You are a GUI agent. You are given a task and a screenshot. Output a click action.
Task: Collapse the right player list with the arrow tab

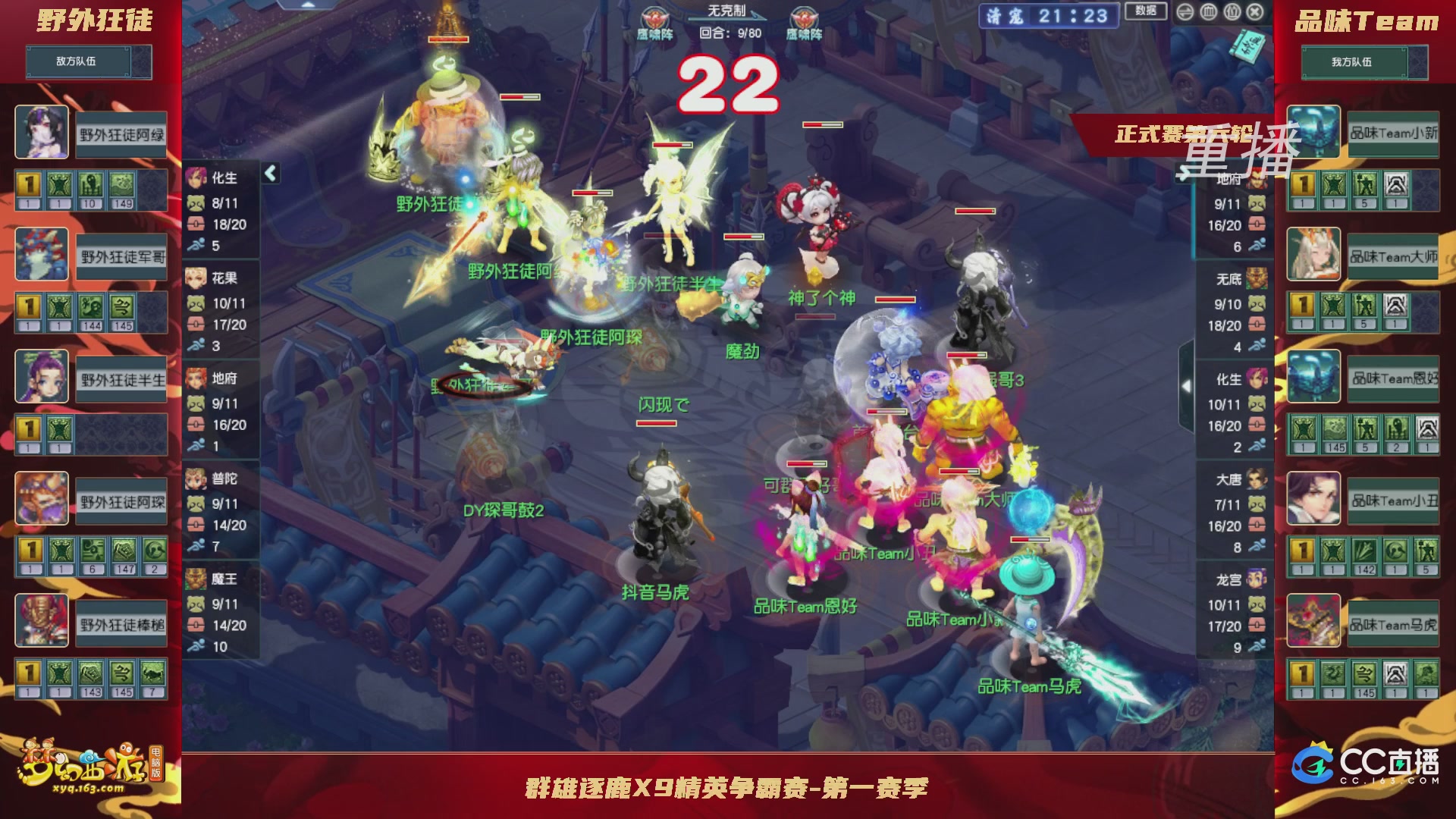(1187, 385)
